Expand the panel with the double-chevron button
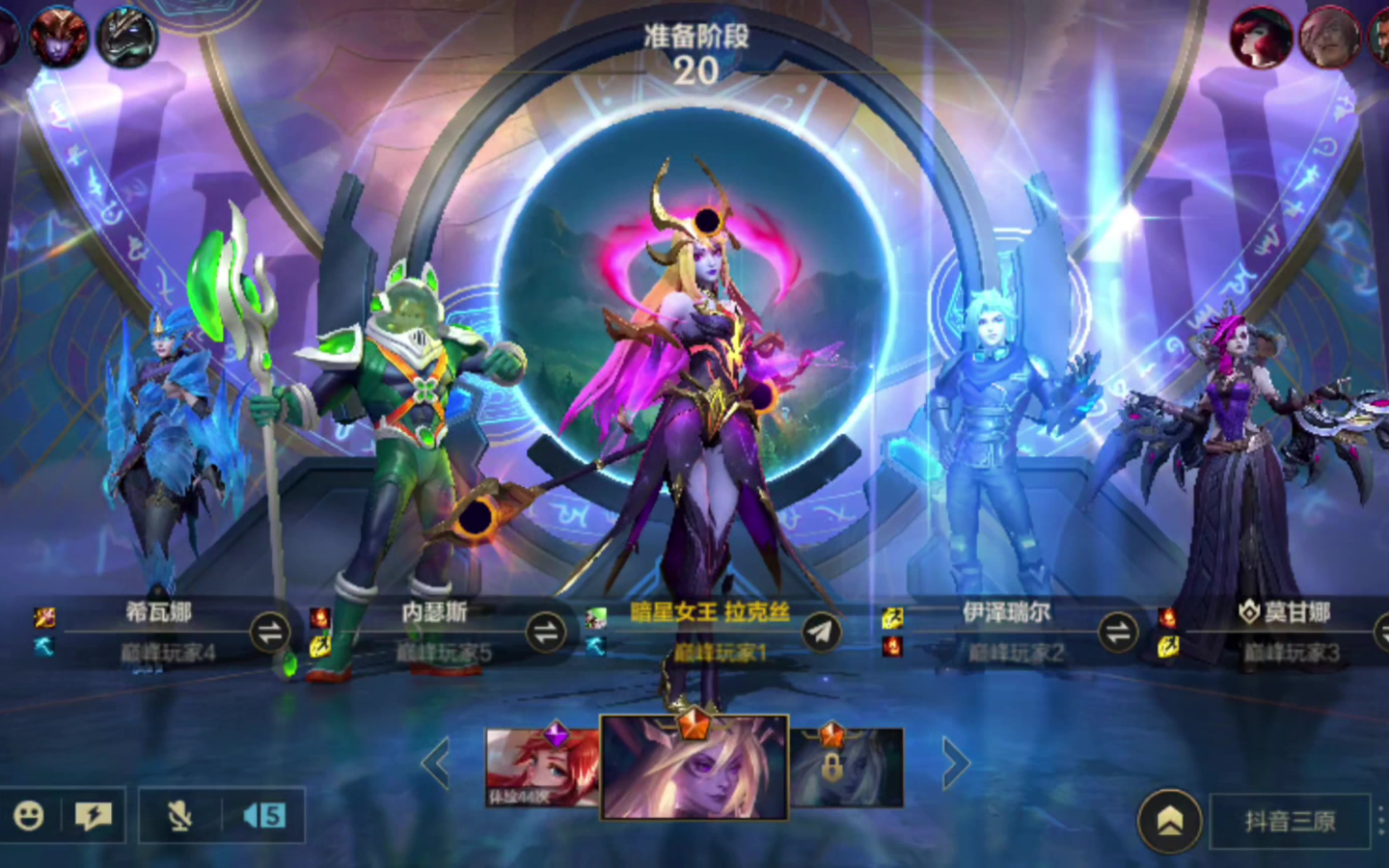1389x868 pixels. pos(1169,821)
